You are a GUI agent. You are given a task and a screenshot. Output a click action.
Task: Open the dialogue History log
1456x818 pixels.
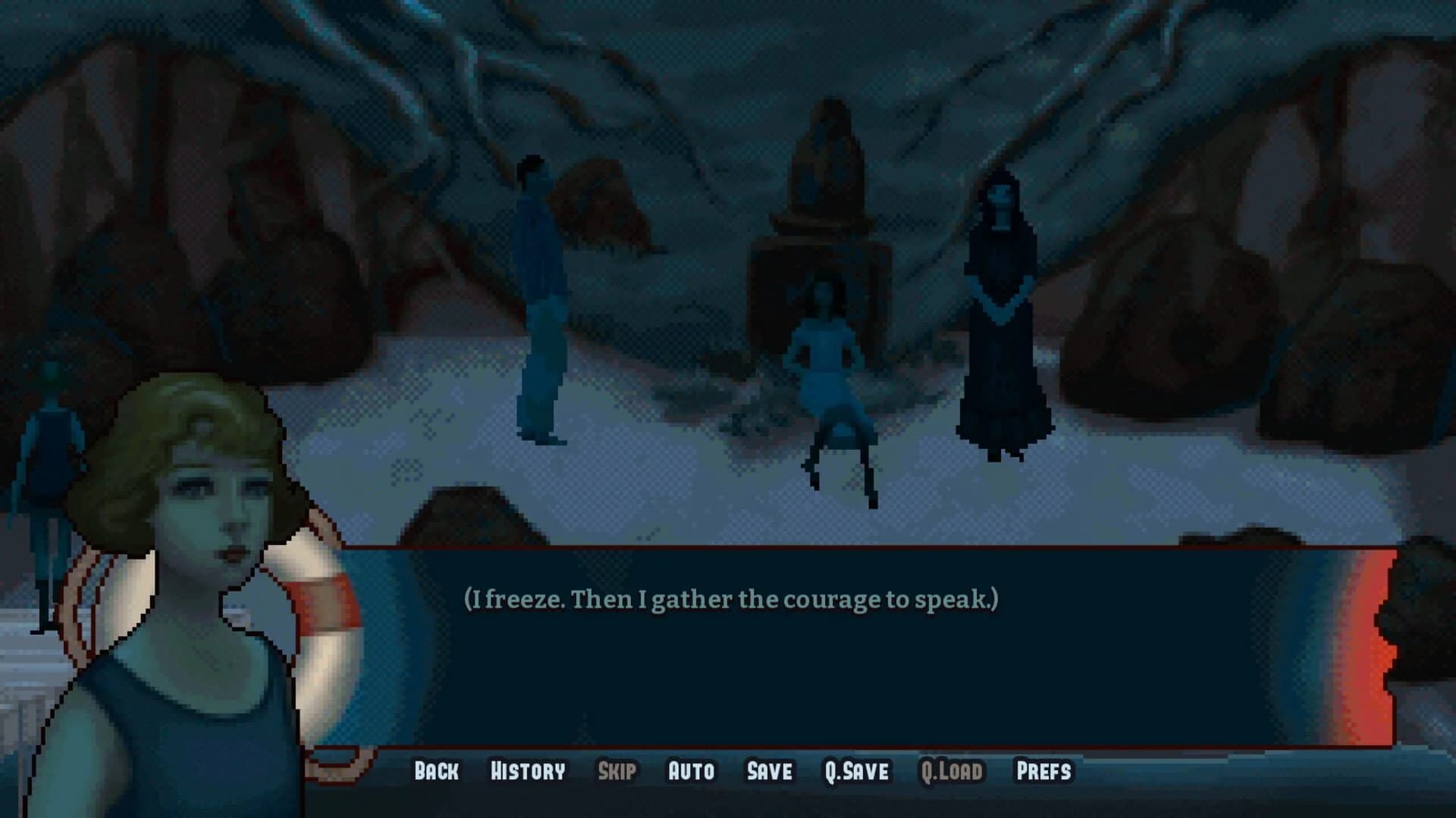(x=528, y=771)
